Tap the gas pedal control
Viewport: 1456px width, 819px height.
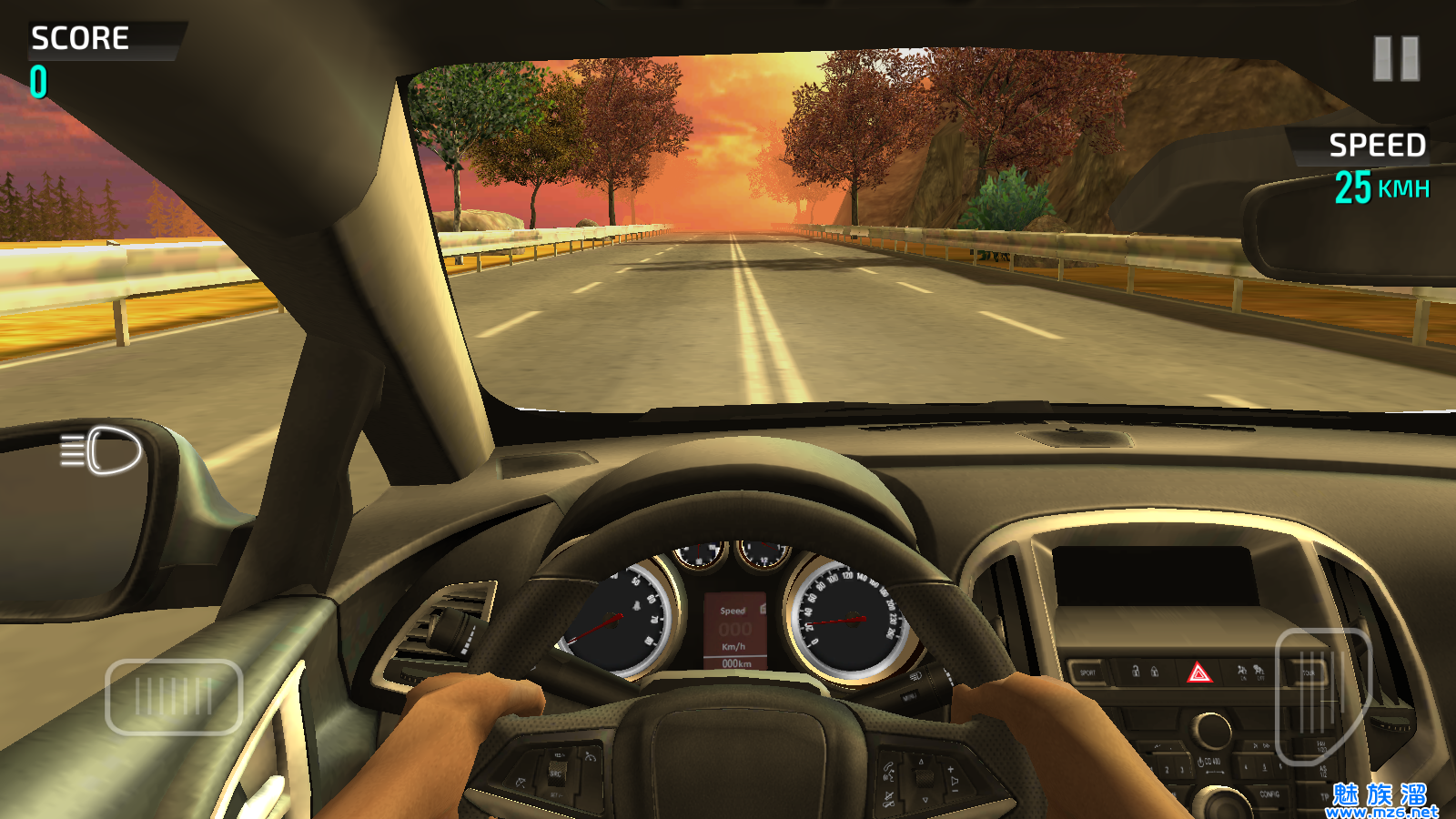(1321, 696)
